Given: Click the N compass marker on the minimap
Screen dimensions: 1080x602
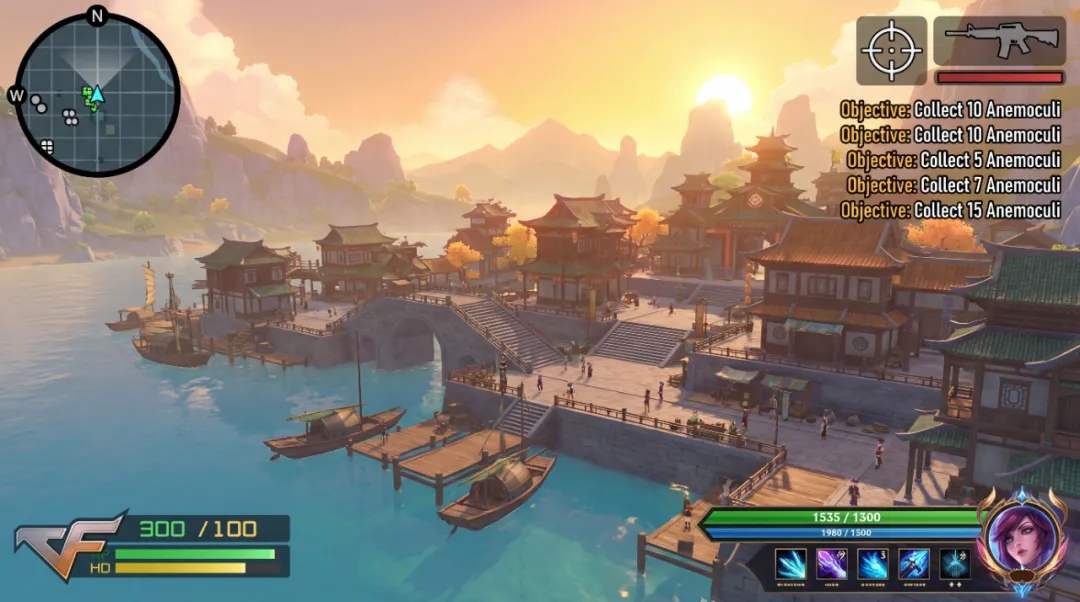Looking at the screenshot, I should point(97,15).
